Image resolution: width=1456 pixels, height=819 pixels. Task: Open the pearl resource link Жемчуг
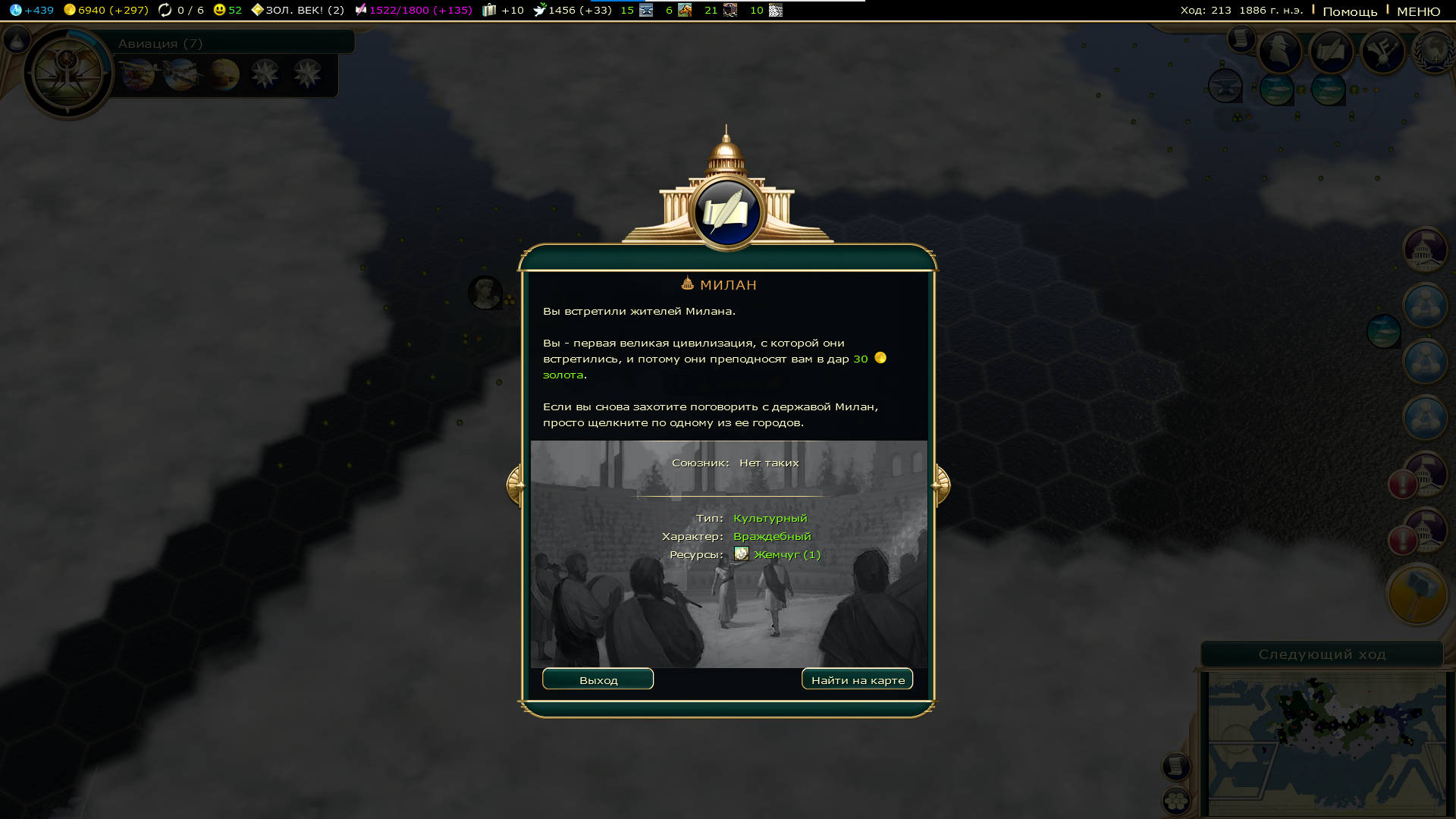coord(786,554)
